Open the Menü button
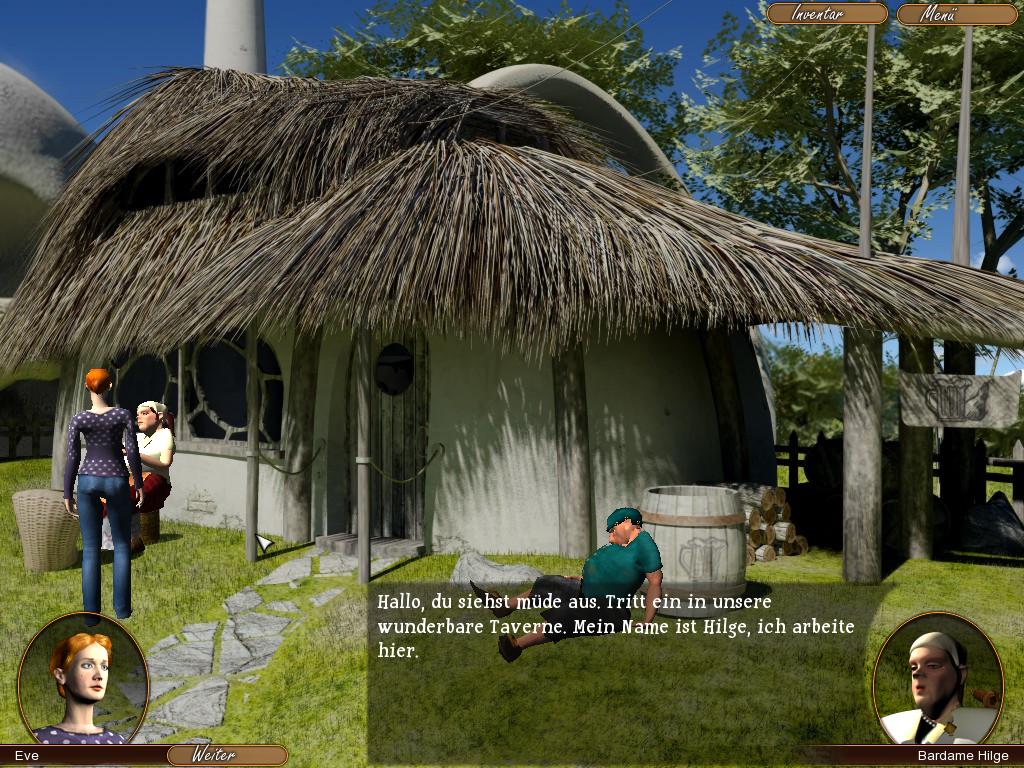This screenshot has height=768, width=1024. click(x=956, y=14)
